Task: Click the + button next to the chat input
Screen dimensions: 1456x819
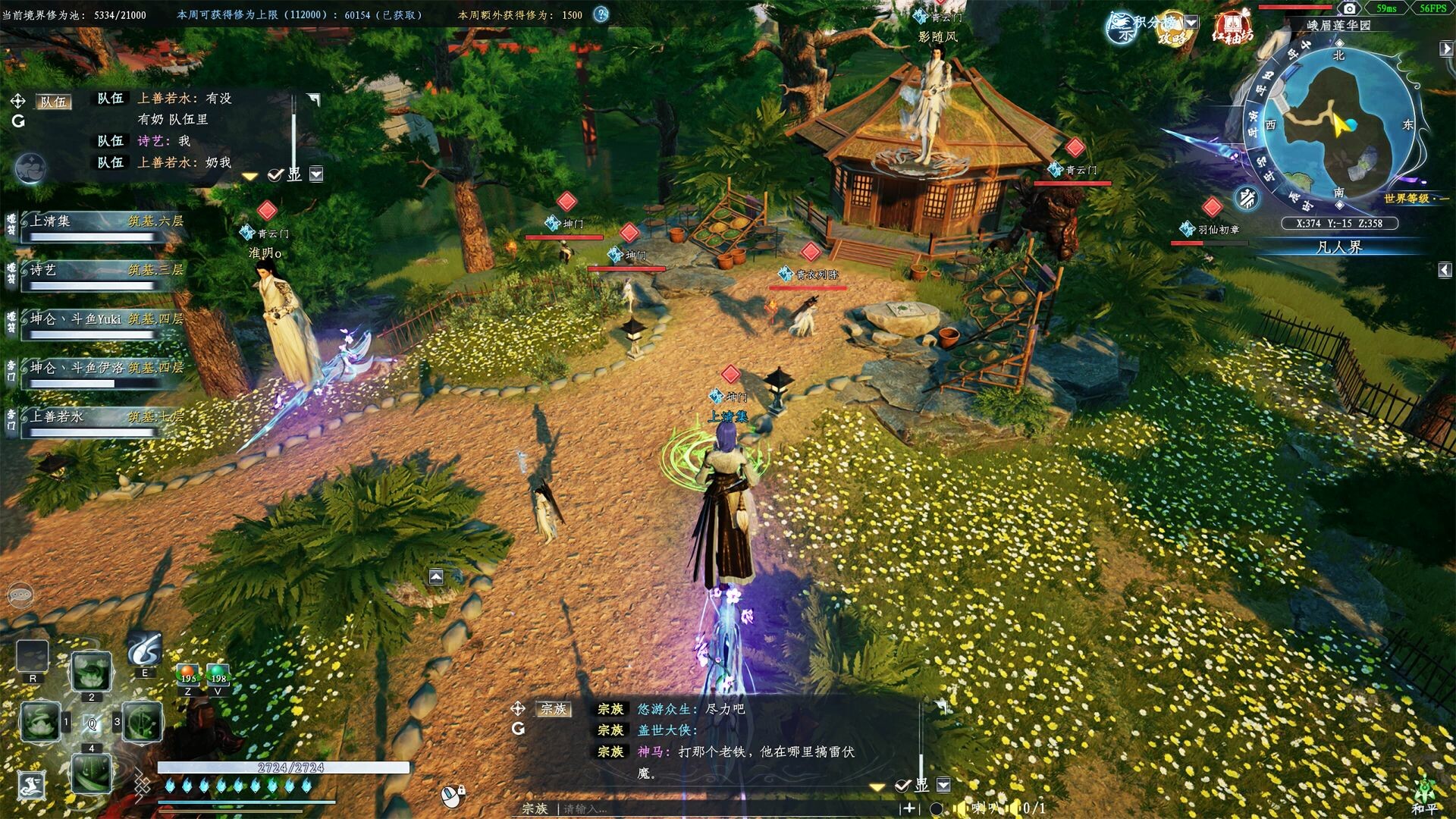Action: pos(910,808)
